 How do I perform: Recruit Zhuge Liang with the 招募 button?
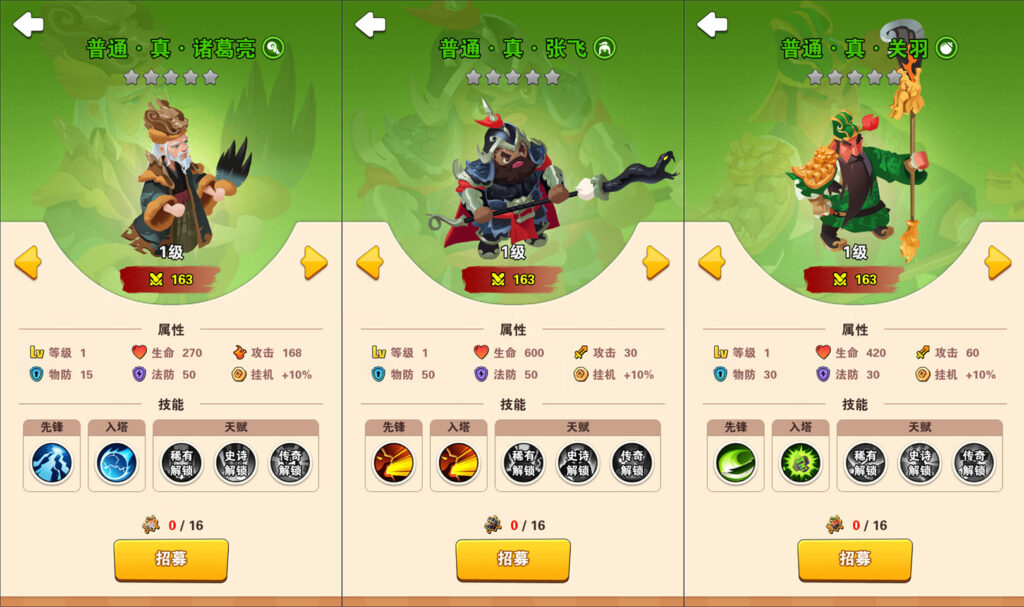pos(171,559)
